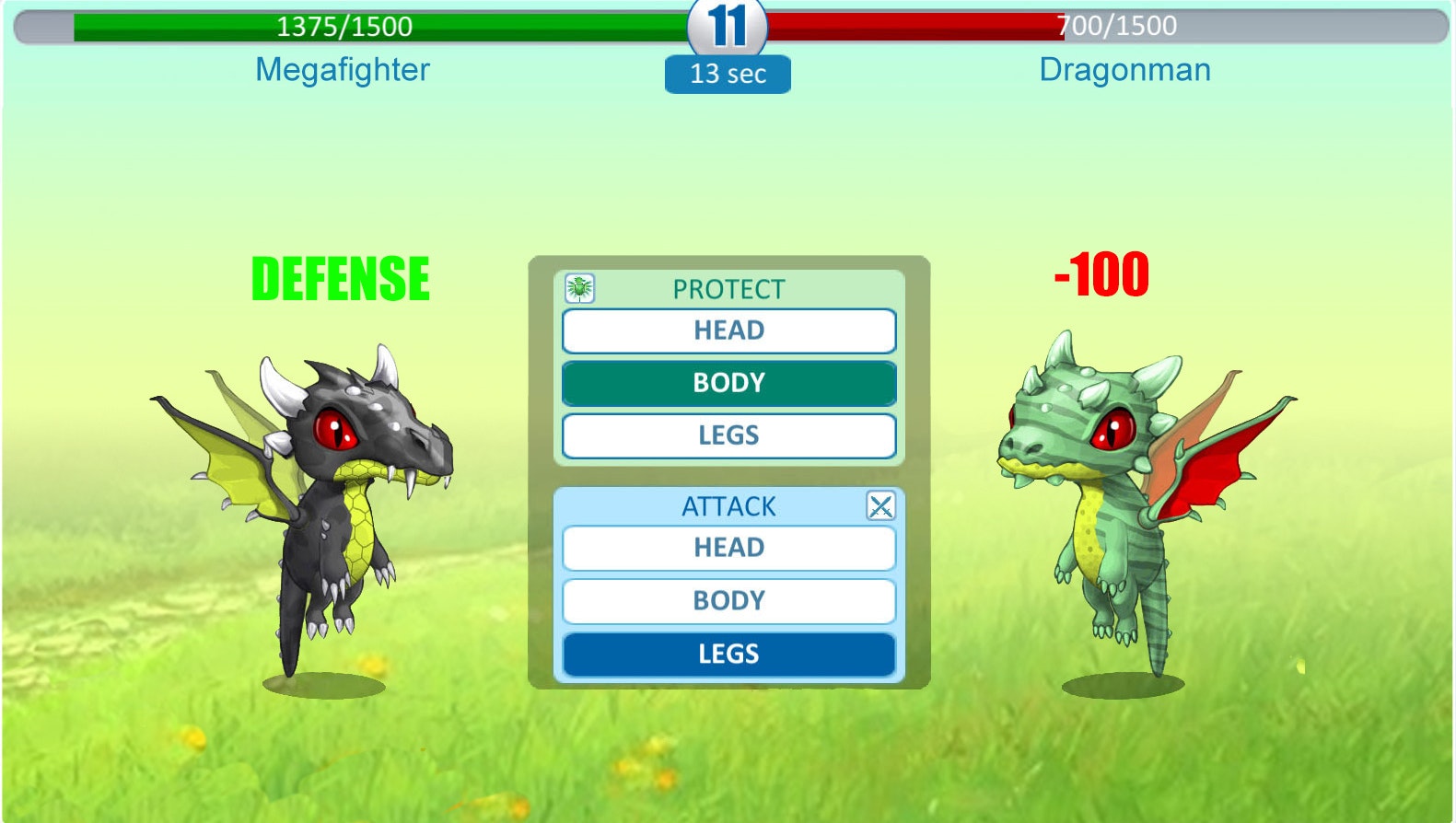
Task: Select HEAD in the PROTECT panel
Action: click(x=728, y=330)
